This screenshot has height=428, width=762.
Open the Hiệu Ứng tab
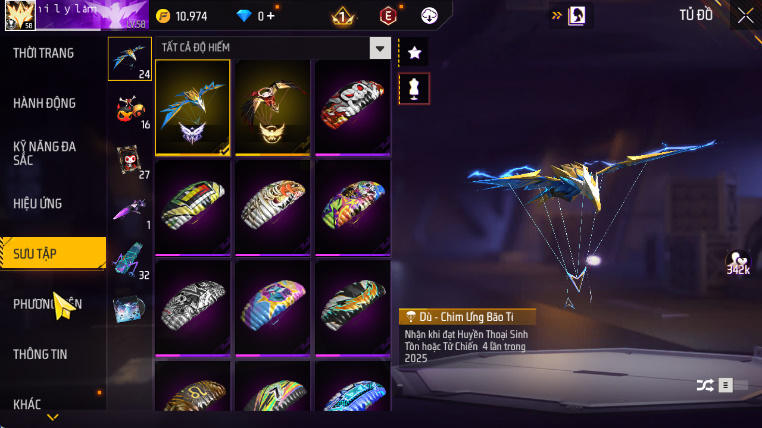tap(38, 203)
